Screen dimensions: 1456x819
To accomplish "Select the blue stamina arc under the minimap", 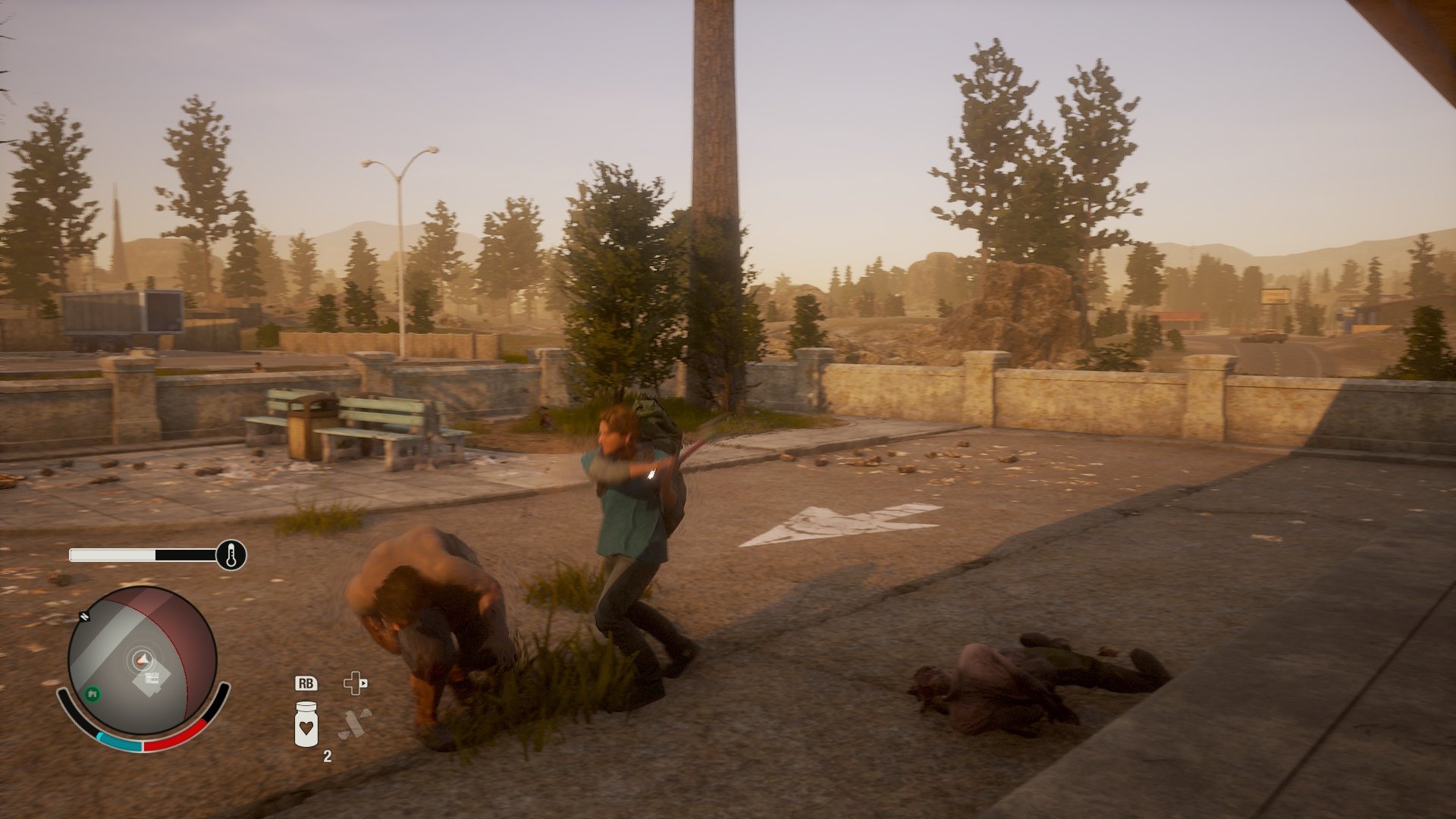I will pyautogui.click(x=120, y=742).
